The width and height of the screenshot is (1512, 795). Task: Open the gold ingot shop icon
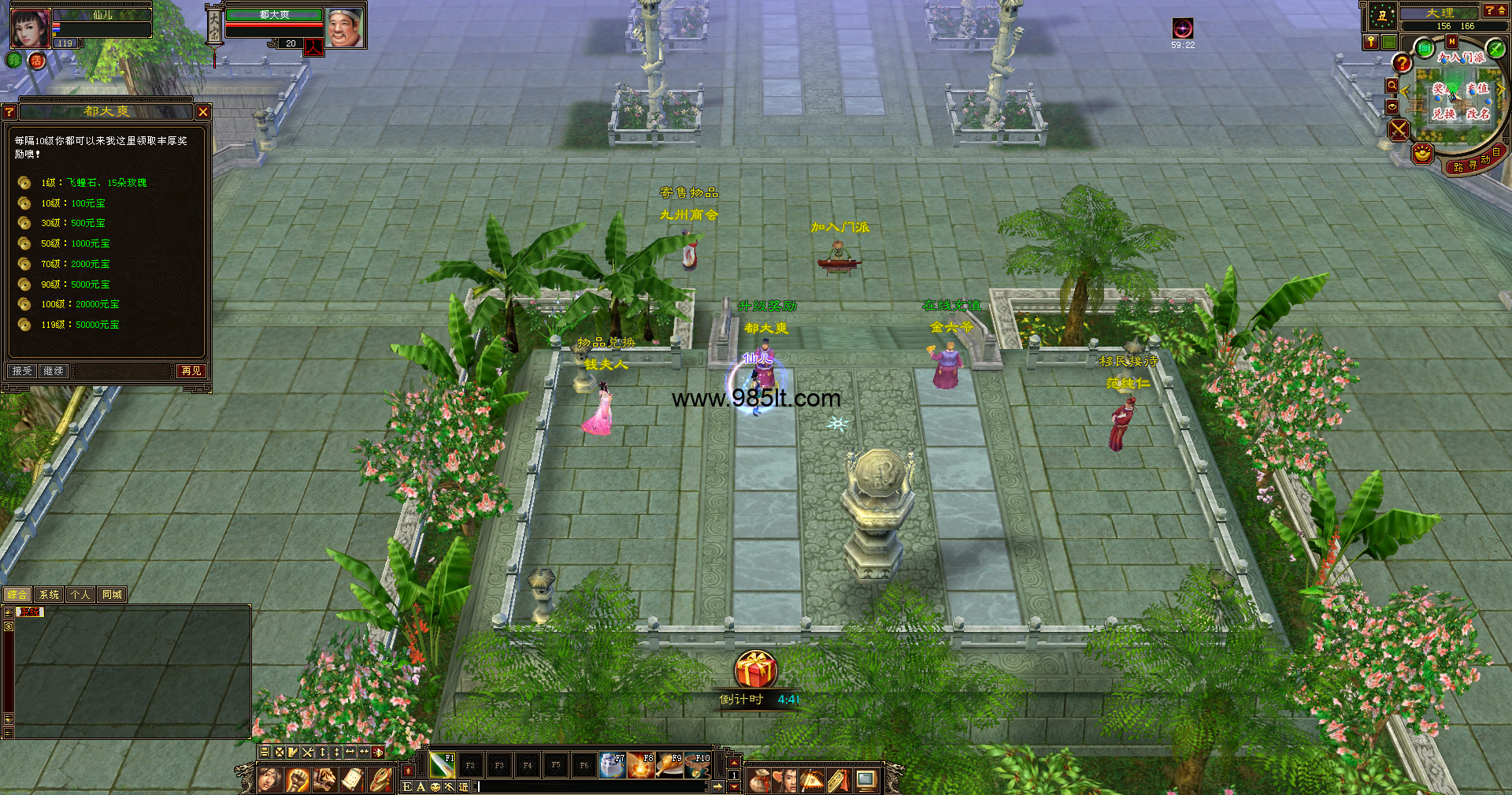point(1422,153)
